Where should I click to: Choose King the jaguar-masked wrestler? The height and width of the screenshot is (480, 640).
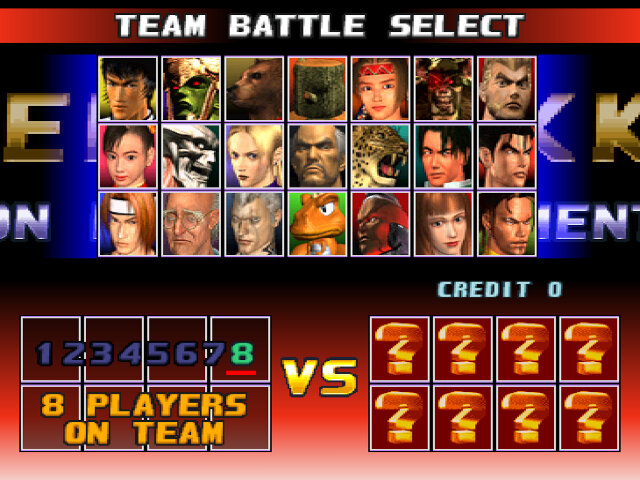[x=380, y=155]
